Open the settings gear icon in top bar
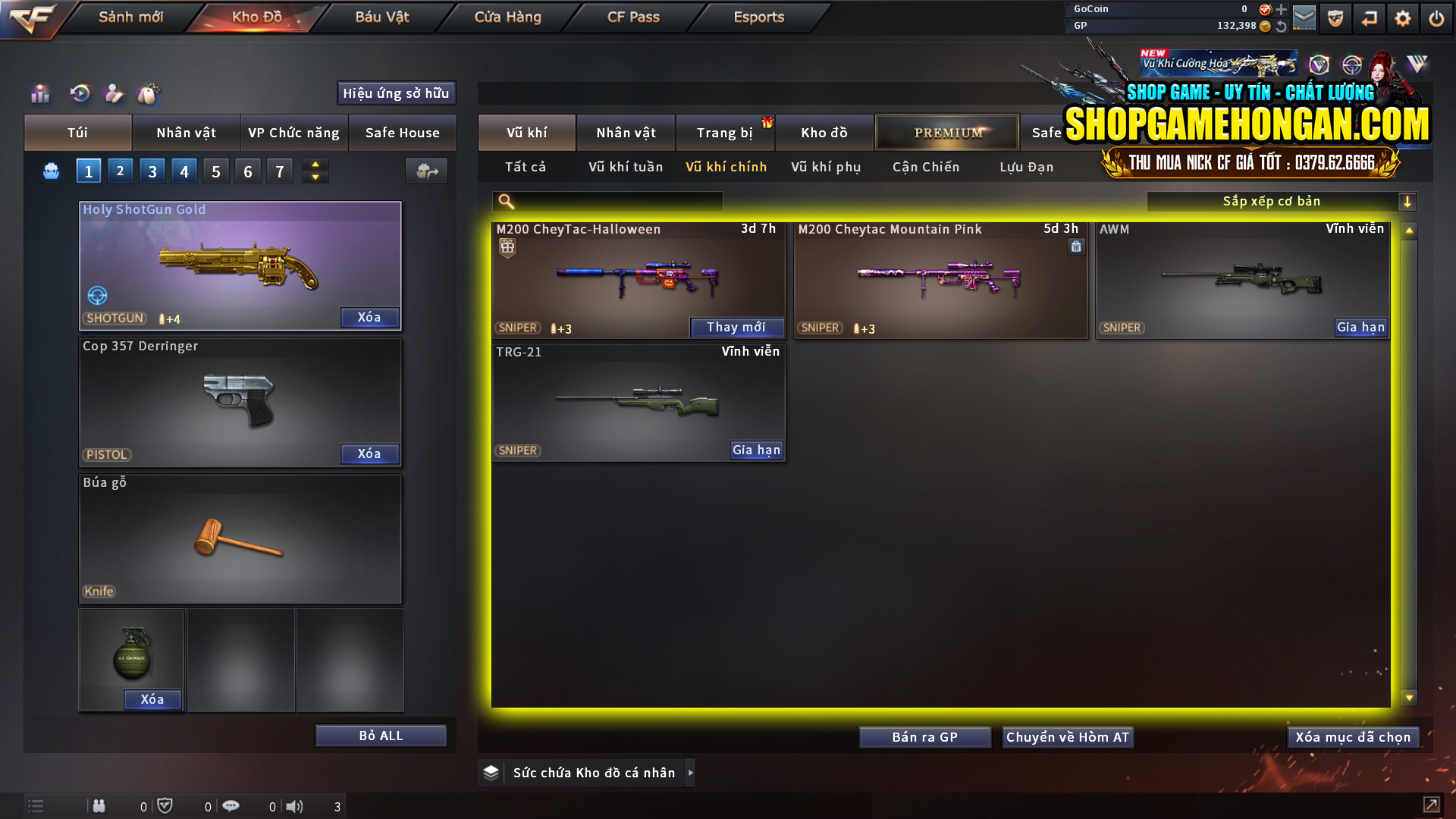1456x819 pixels. [x=1402, y=17]
